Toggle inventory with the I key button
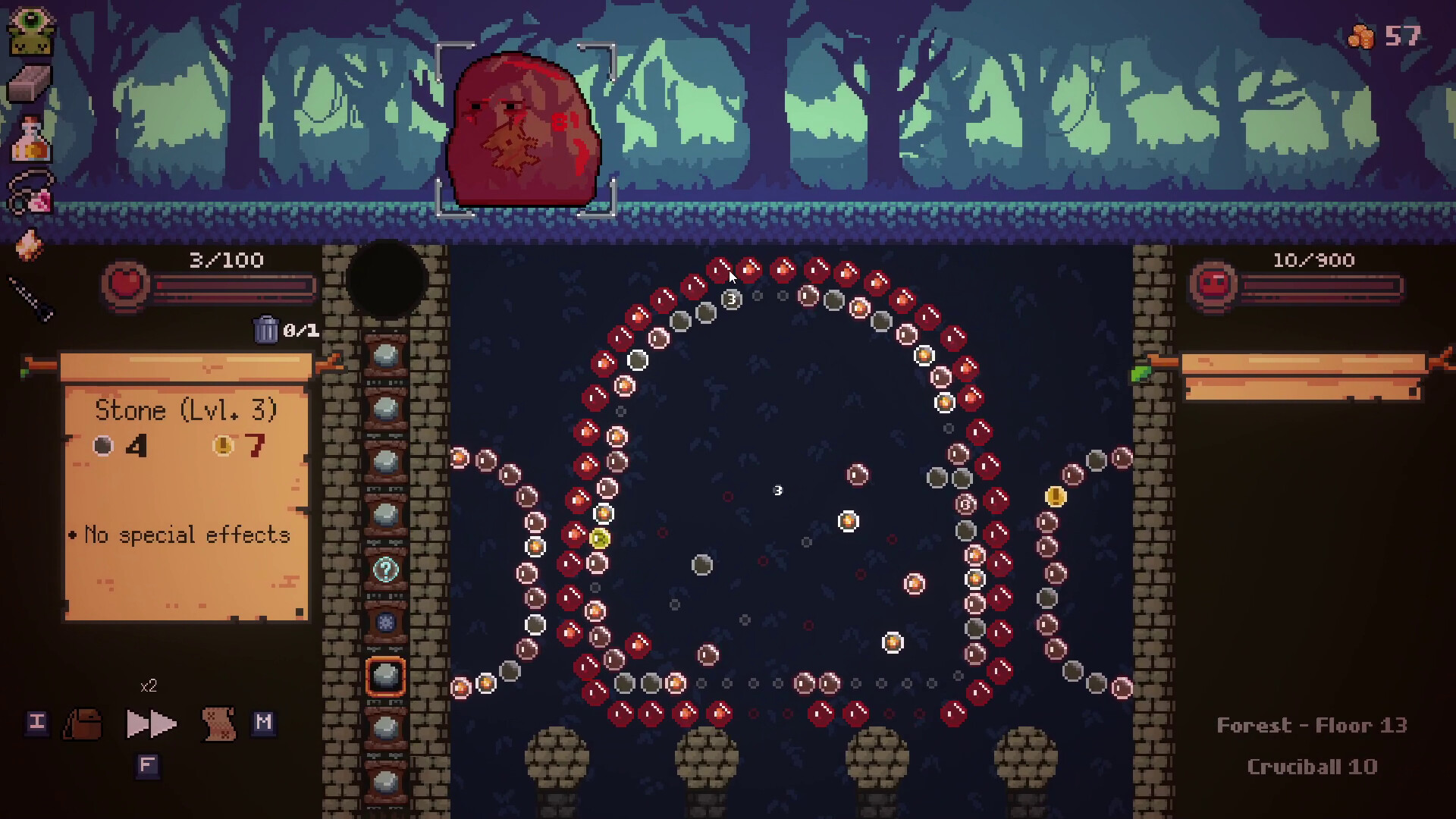1456x819 pixels. point(36,723)
